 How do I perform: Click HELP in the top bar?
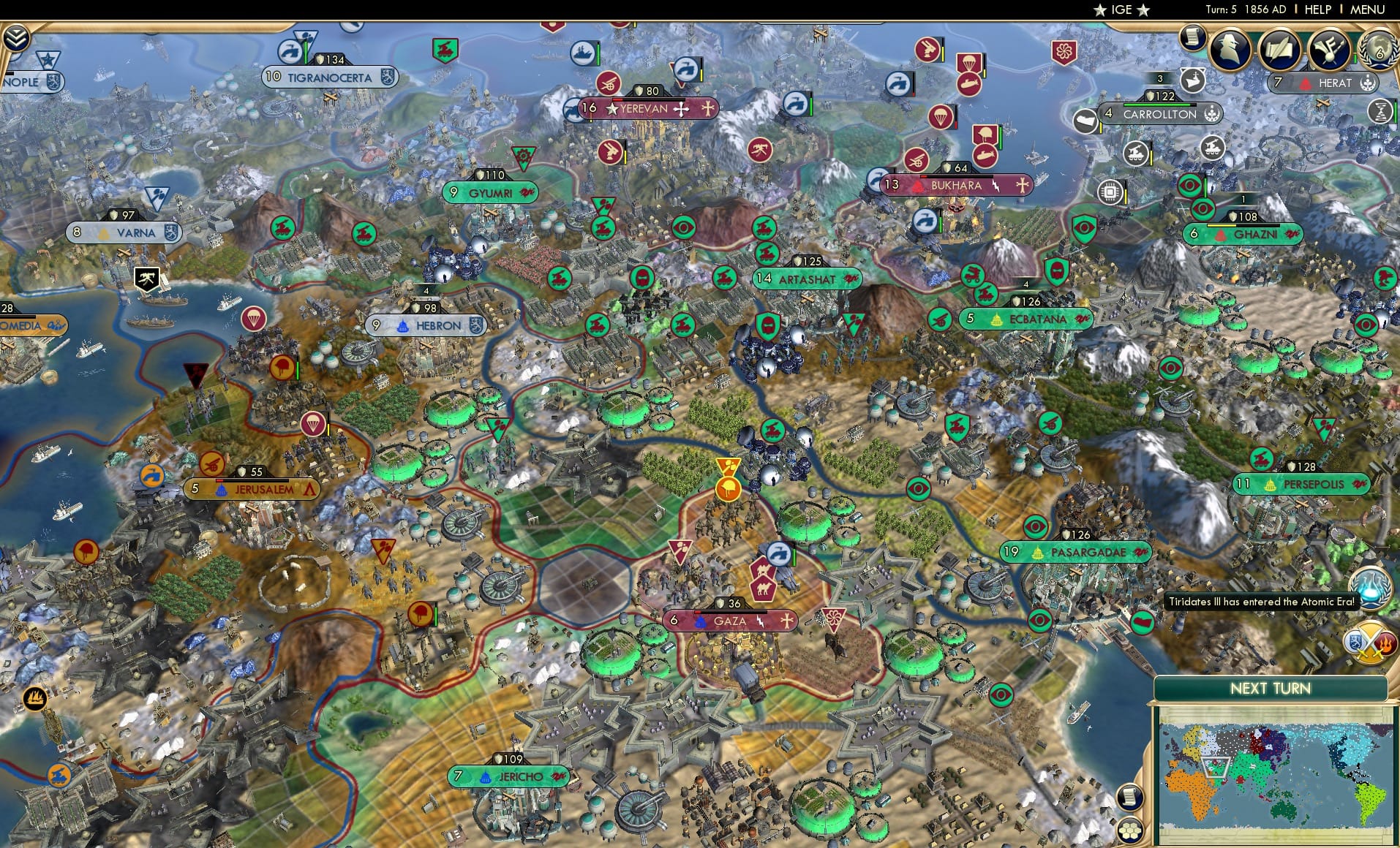pyautogui.click(x=1317, y=10)
